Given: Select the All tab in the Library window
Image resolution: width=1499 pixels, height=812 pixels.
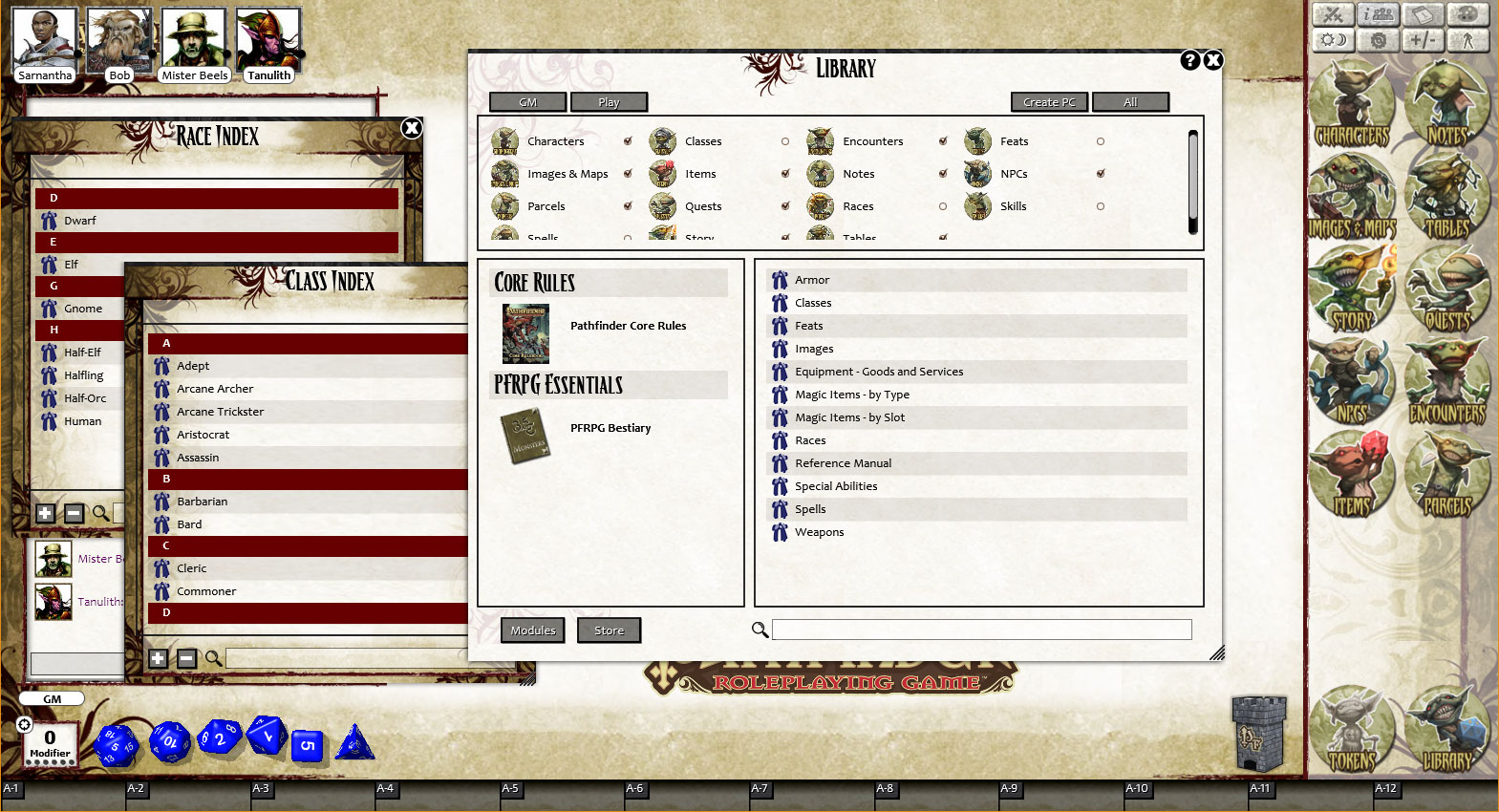Looking at the screenshot, I should coord(1131,102).
